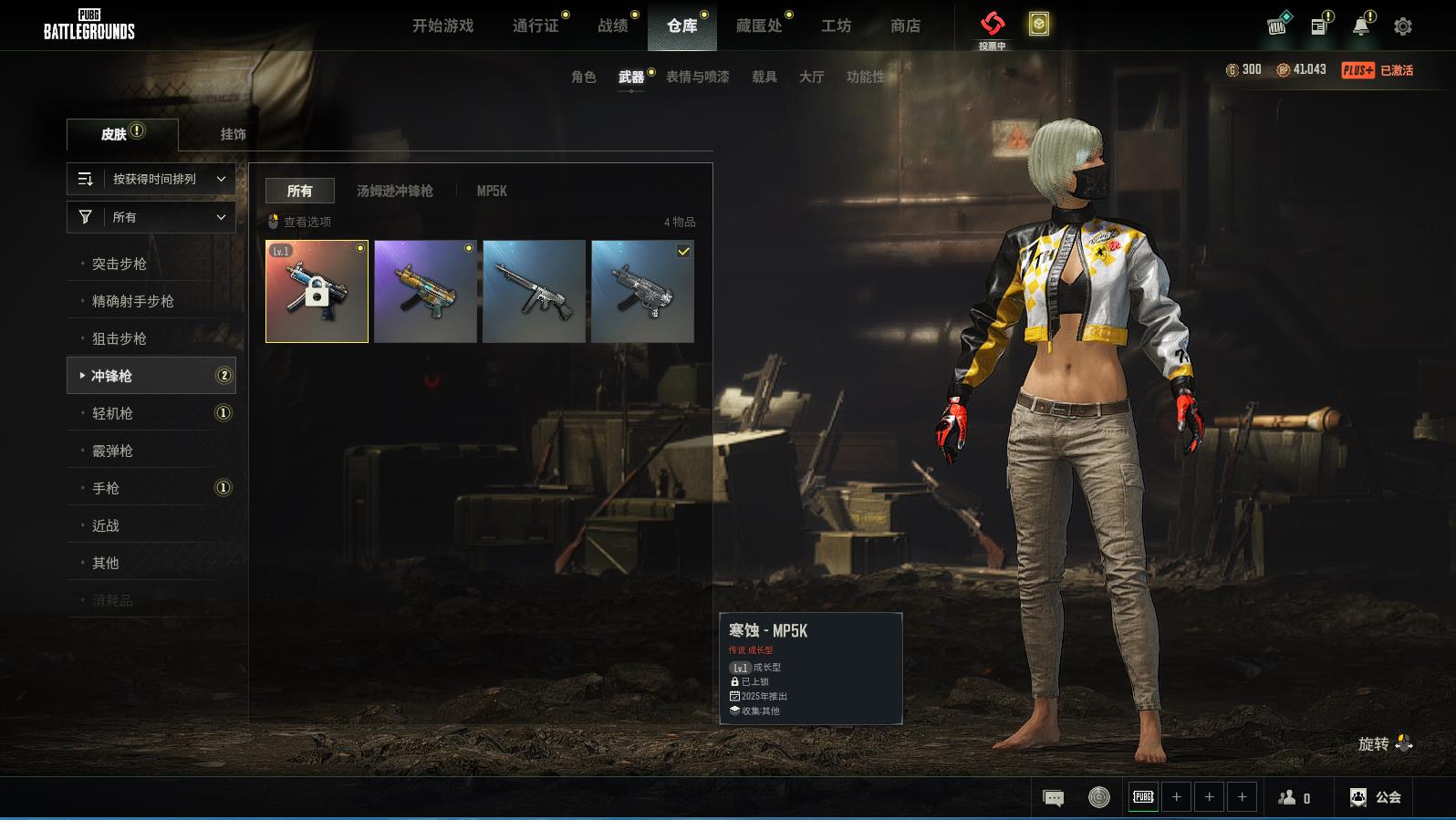Viewport: 1456px width, 820px height.
Task: Open the 手枪 pistol category
Action: (x=106, y=488)
